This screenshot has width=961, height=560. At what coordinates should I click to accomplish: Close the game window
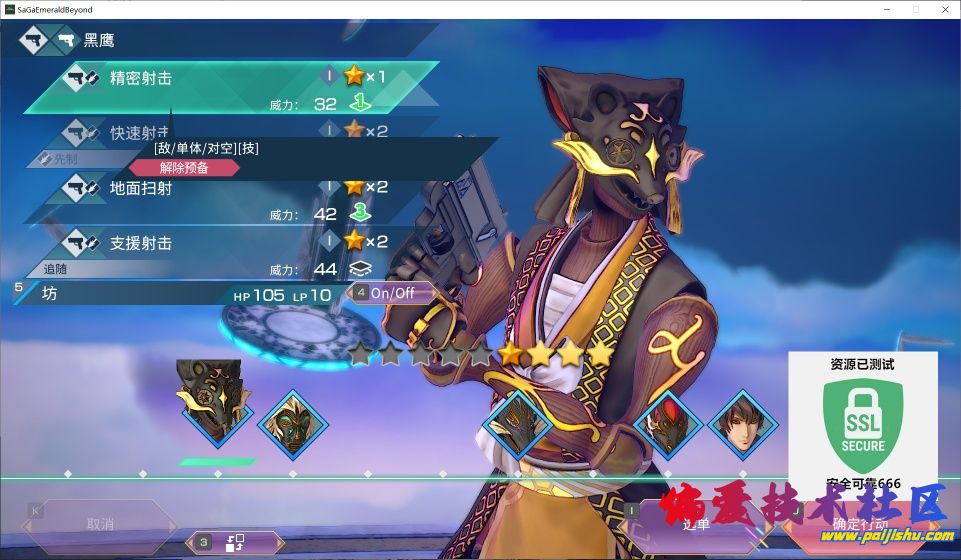tap(944, 9)
